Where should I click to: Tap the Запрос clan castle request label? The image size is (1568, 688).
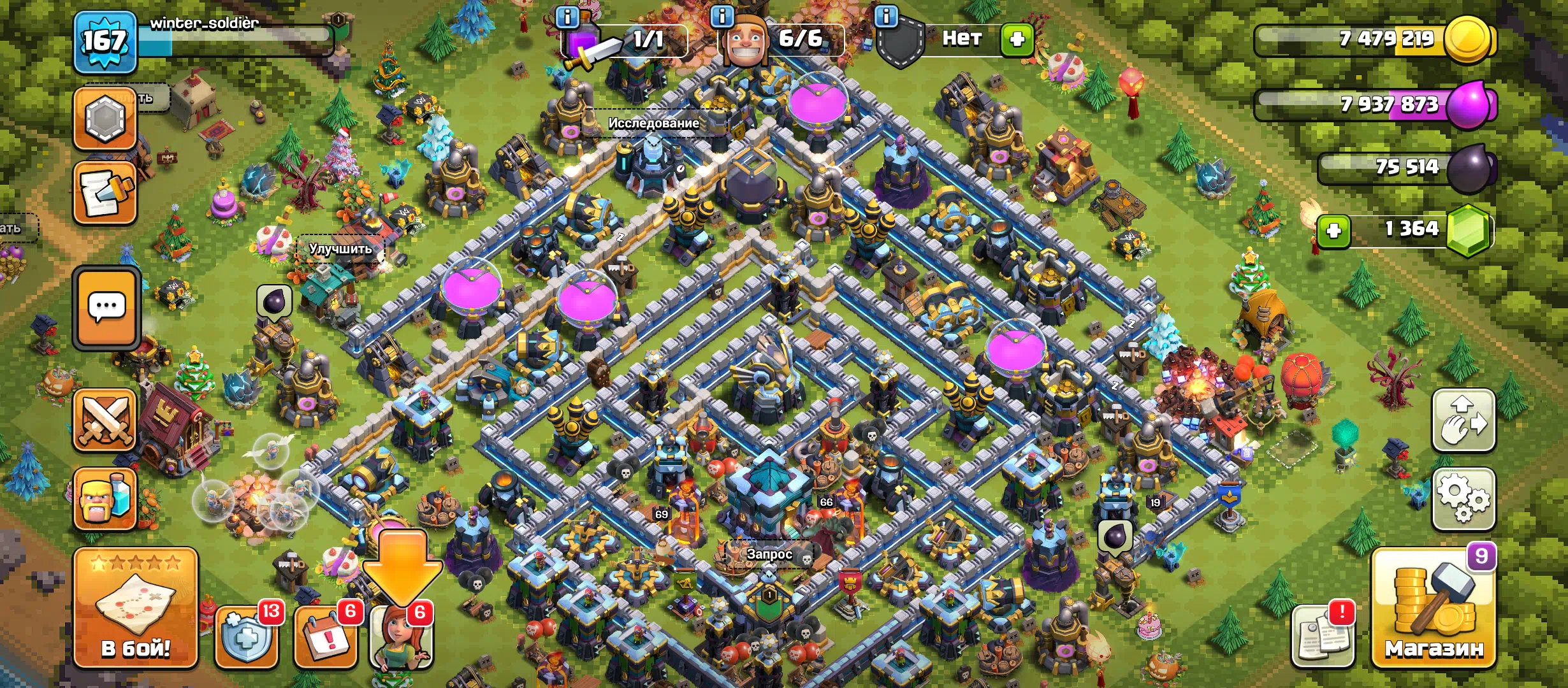click(769, 554)
